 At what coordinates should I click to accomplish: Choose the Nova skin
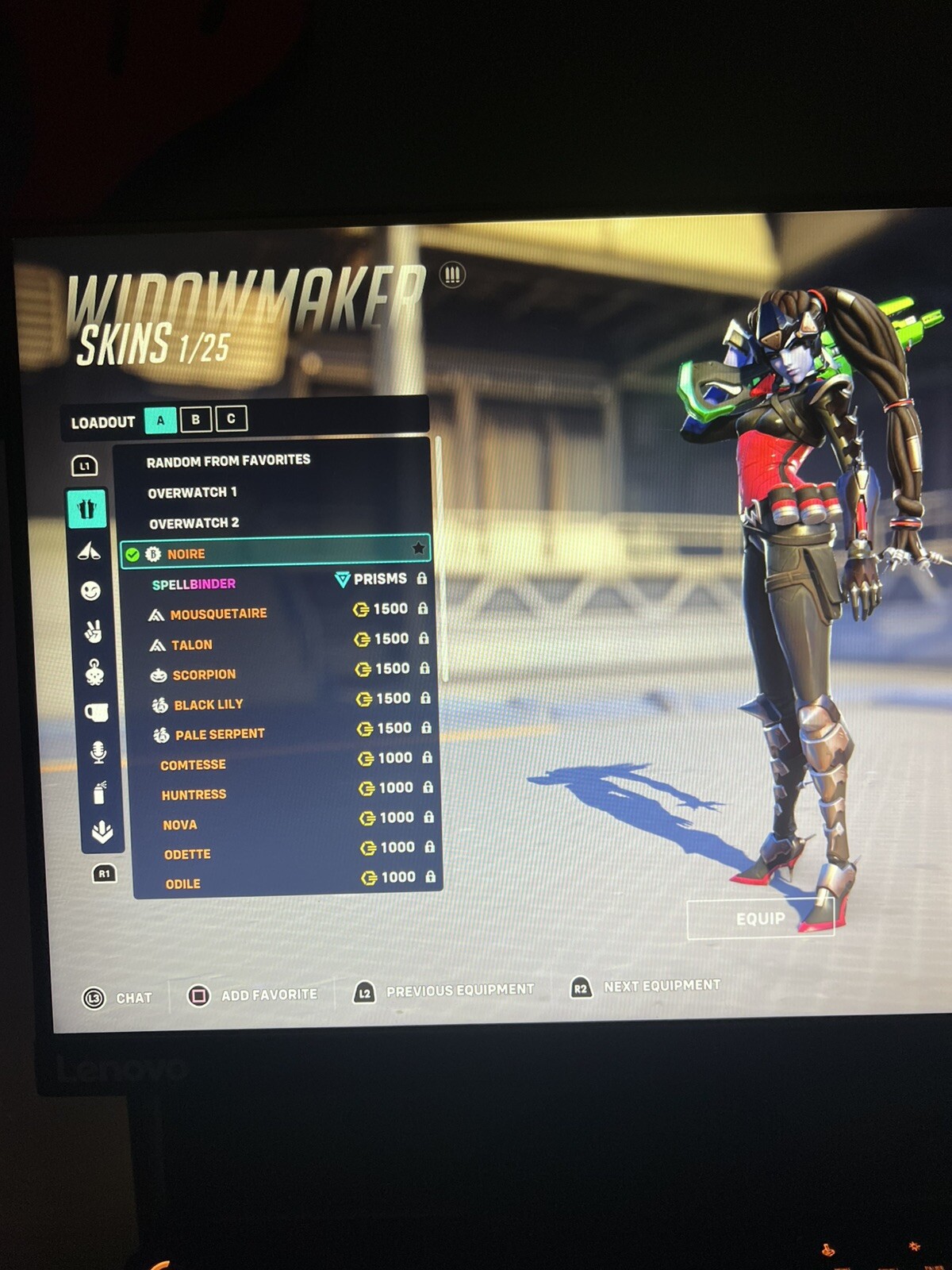pos(180,825)
